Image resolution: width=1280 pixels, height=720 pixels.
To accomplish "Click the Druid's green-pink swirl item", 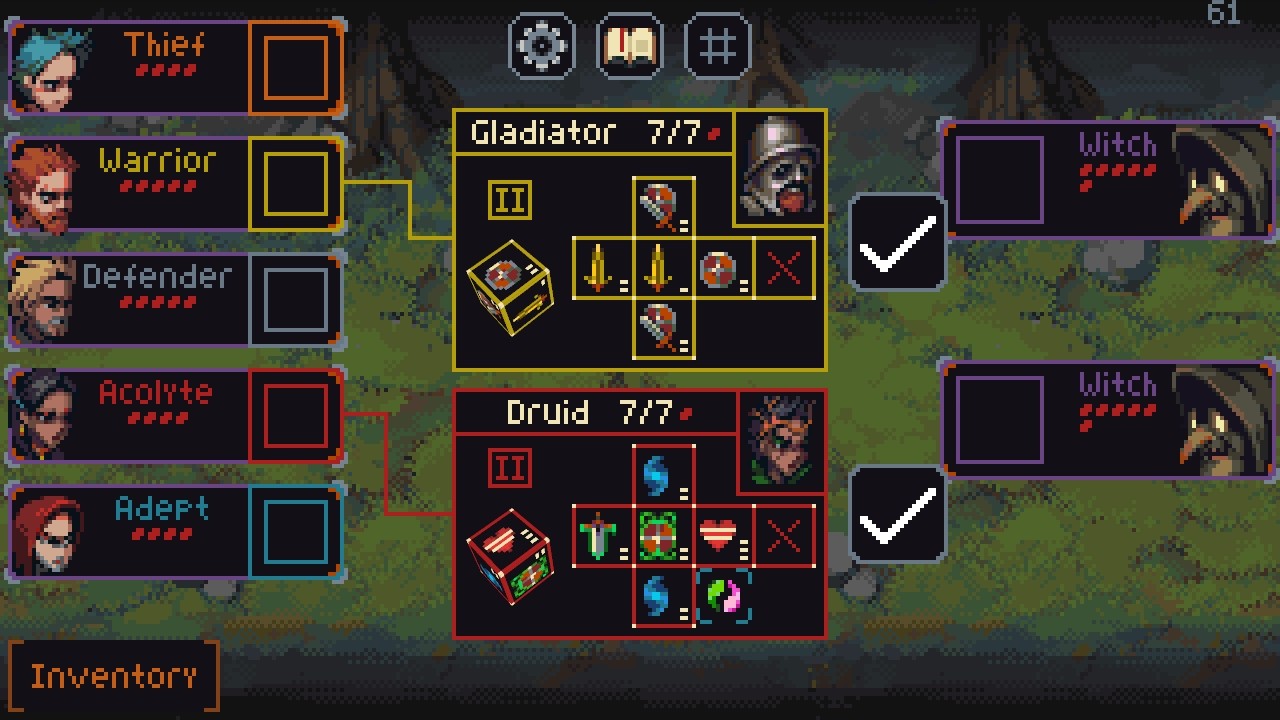I will 722,597.
